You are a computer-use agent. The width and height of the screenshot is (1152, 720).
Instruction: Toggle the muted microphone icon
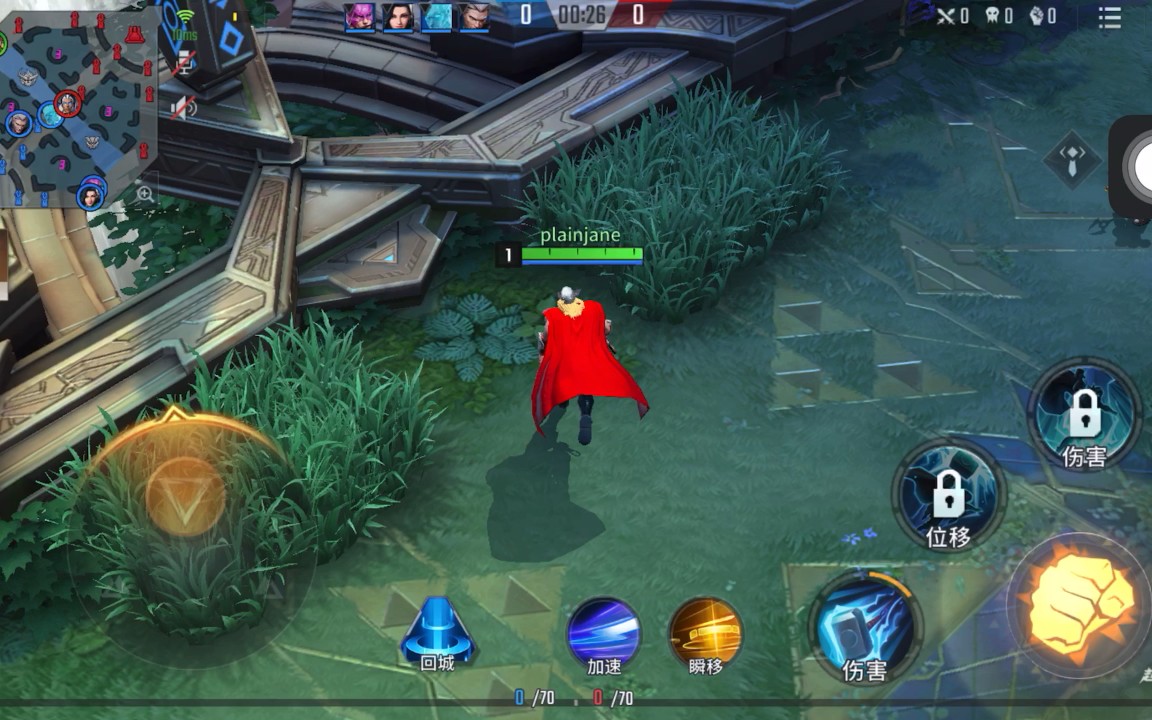[183, 67]
